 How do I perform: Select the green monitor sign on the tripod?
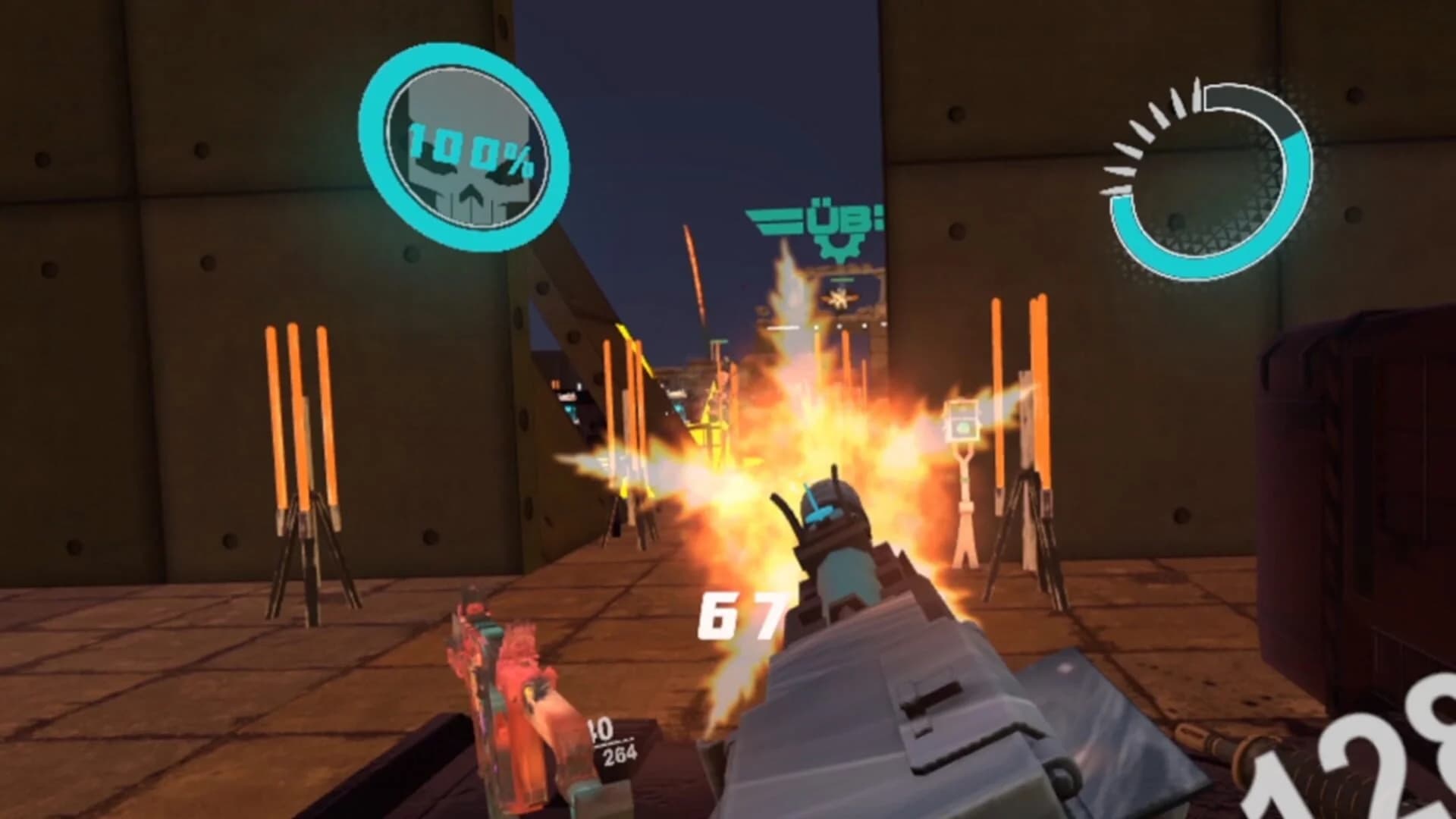pyautogui.click(x=963, y=428)
